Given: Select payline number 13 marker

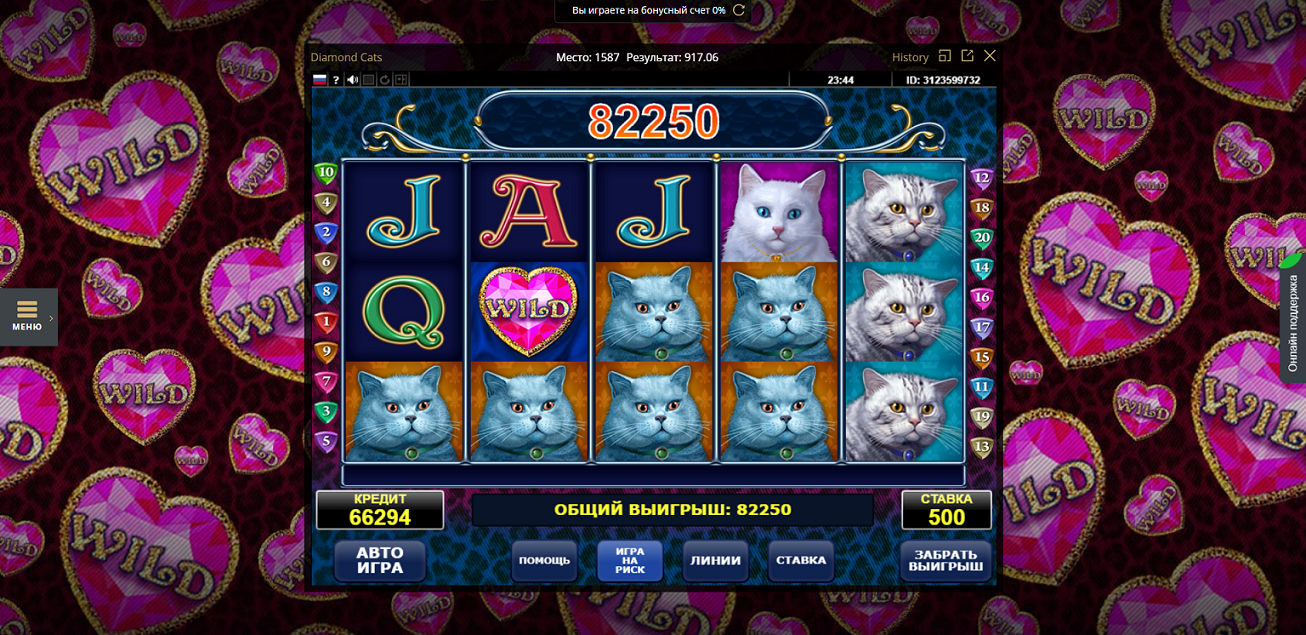Looking at the screenshot, I should (981, 447).
